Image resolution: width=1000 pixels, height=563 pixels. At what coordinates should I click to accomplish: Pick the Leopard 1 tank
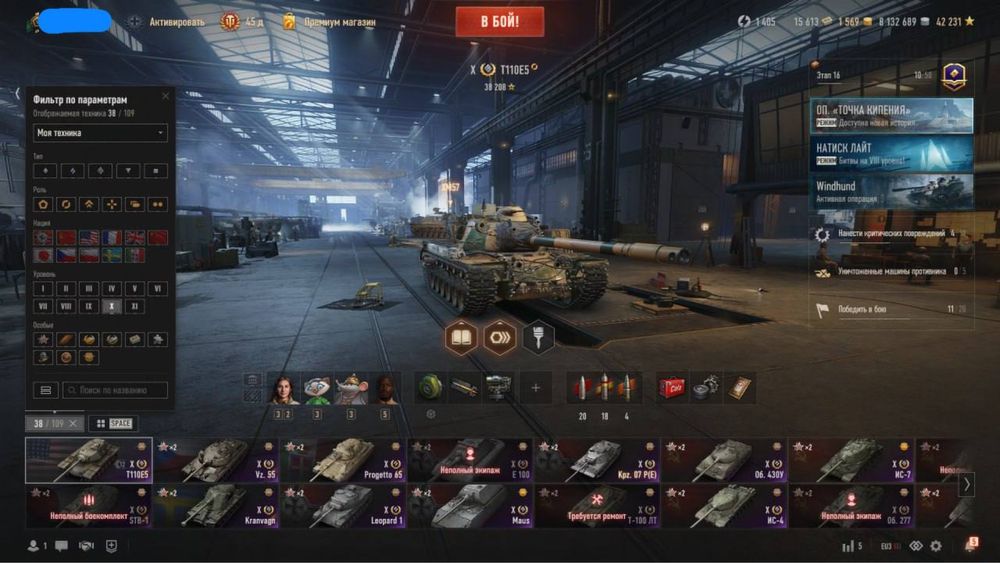click(343, 506)
